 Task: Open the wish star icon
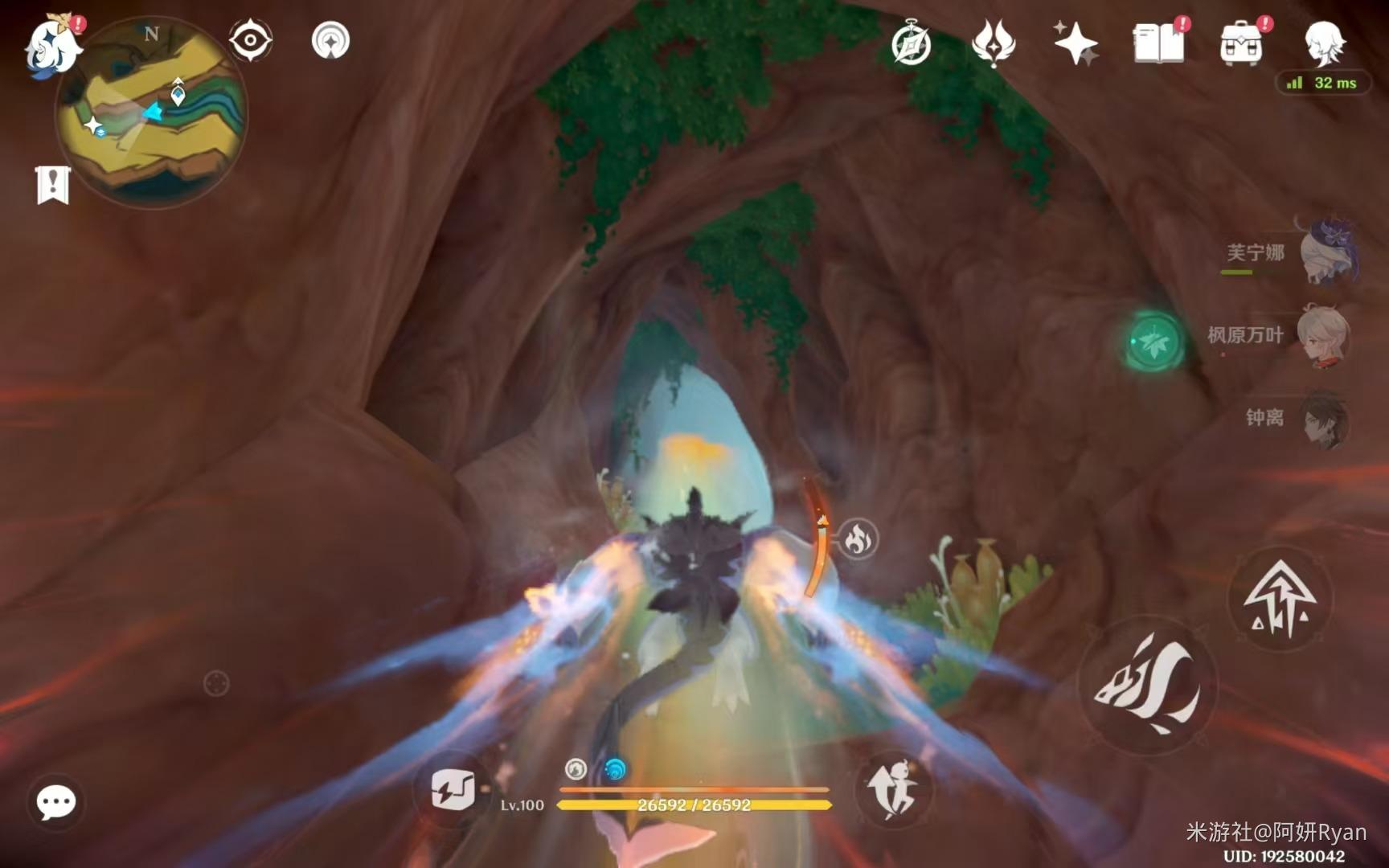(x=1076, y=43)
